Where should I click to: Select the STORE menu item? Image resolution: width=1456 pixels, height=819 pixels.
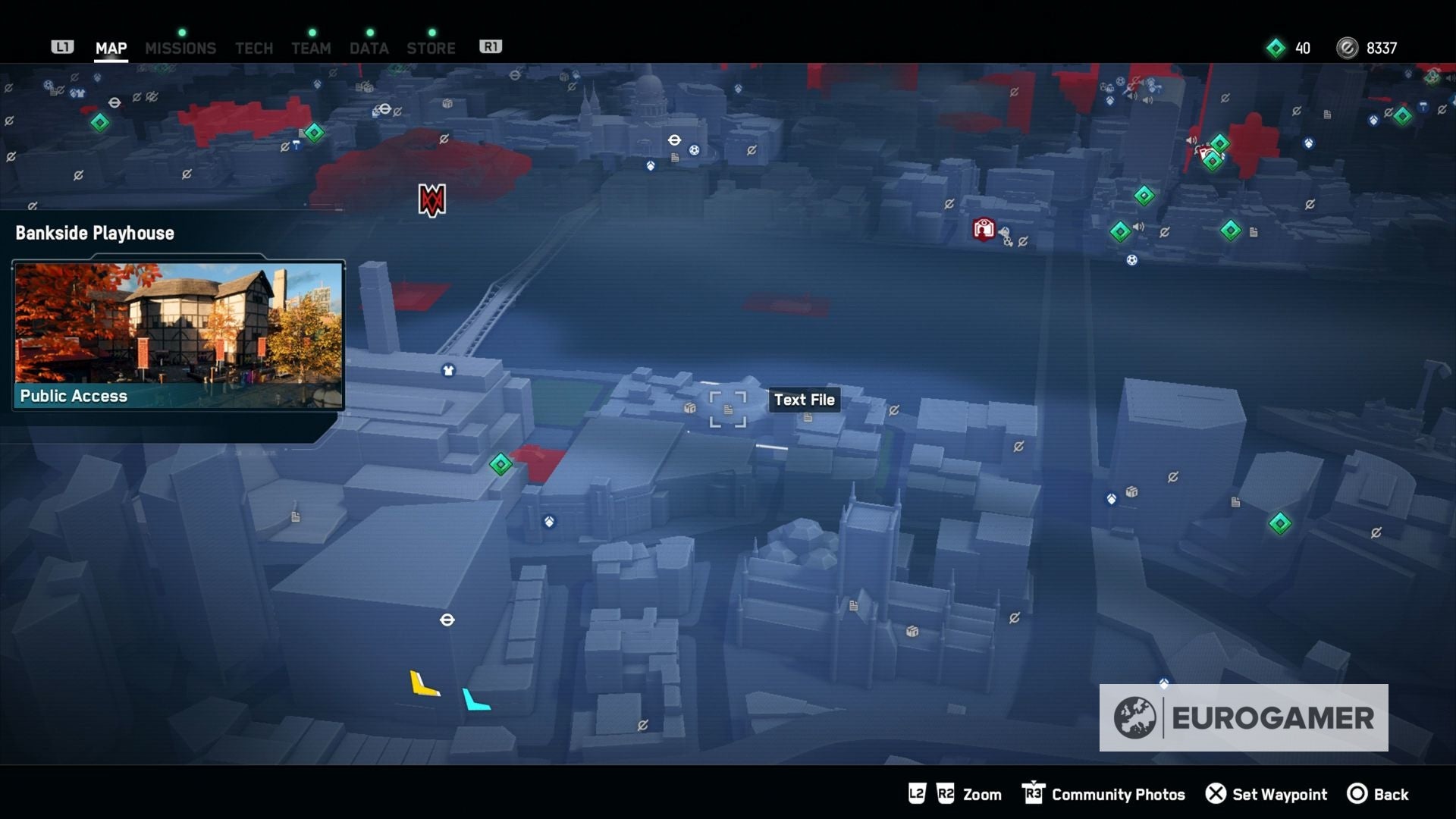(431, 47)
